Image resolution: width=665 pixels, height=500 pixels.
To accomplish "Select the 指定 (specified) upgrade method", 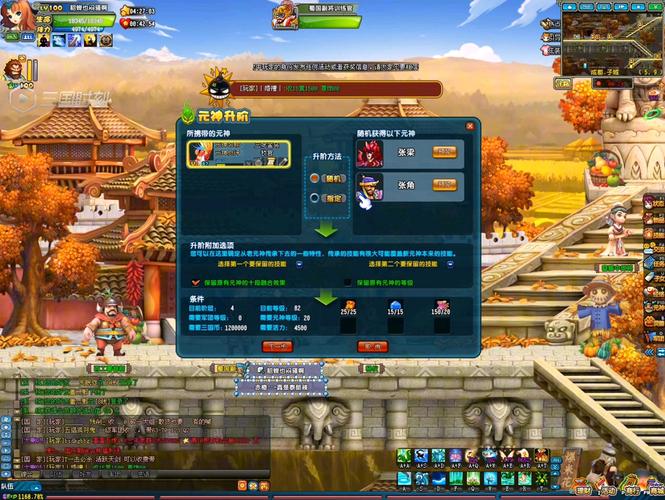I will tap(314, 198).
